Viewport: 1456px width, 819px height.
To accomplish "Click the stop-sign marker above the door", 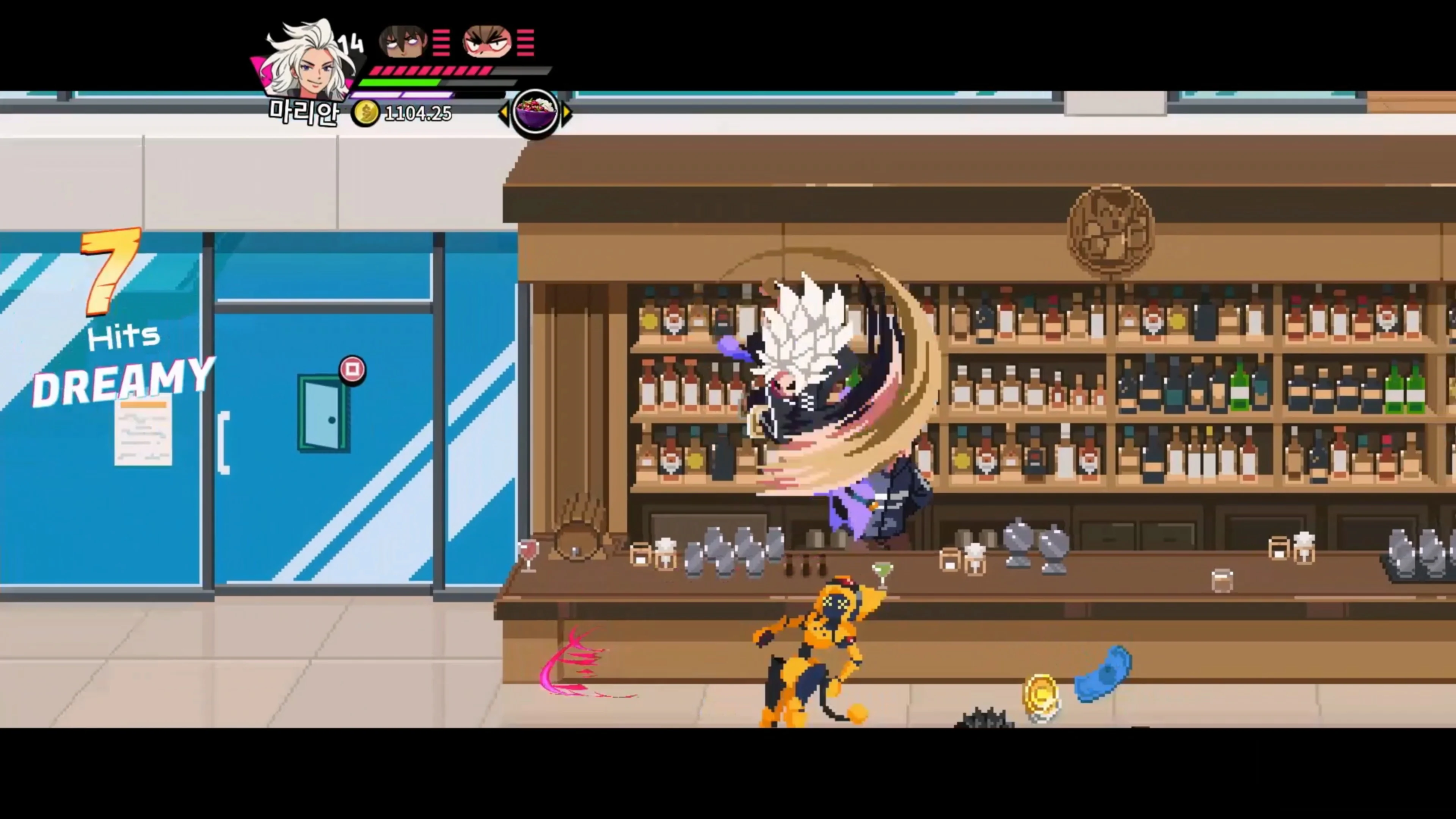I will [x=353, y=370].
